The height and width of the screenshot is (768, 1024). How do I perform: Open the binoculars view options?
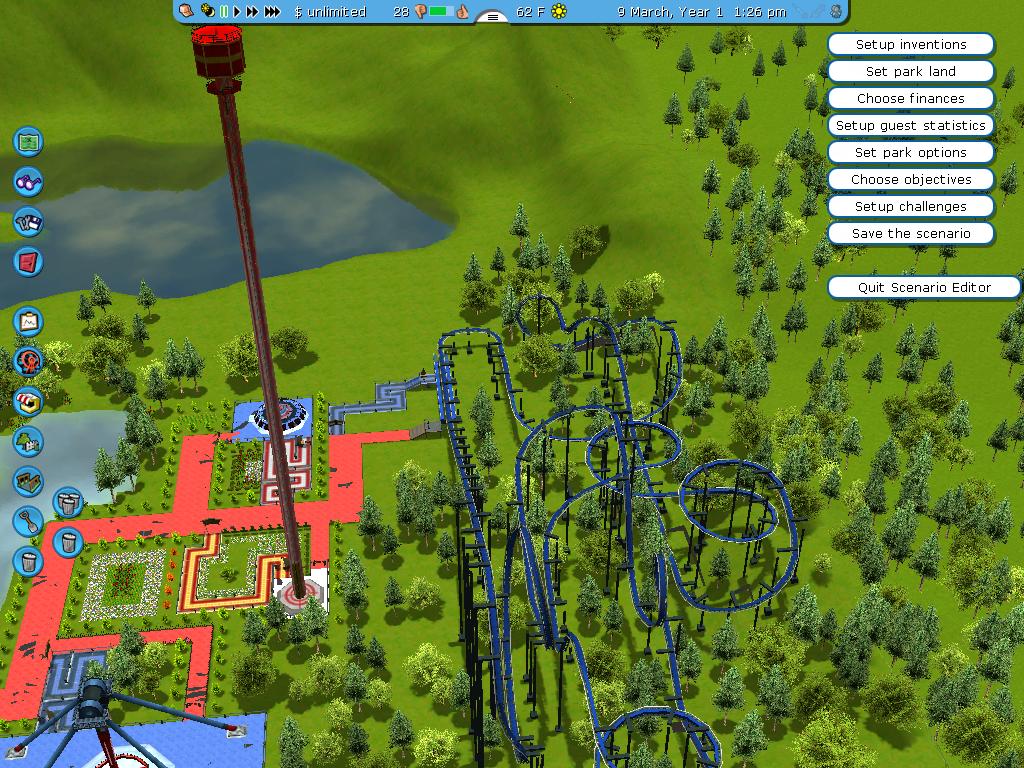(x=28, y=181)
